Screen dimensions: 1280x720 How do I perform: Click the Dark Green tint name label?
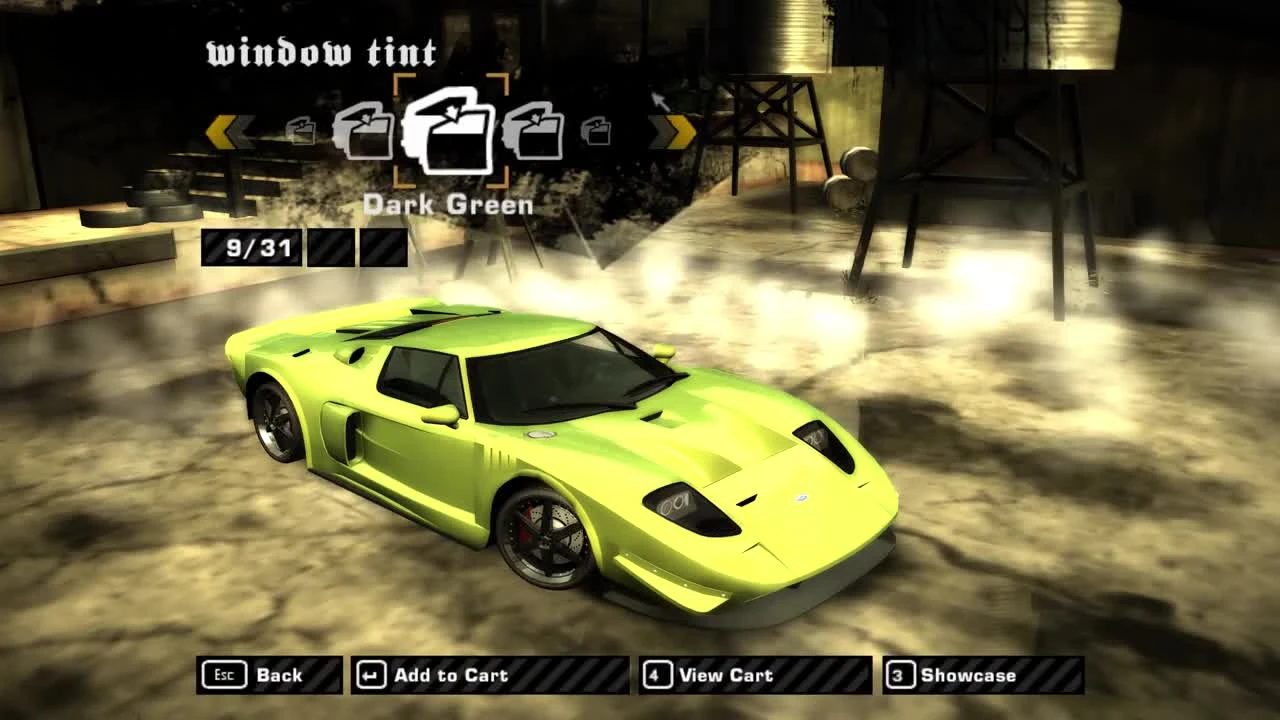coord(449,205)
